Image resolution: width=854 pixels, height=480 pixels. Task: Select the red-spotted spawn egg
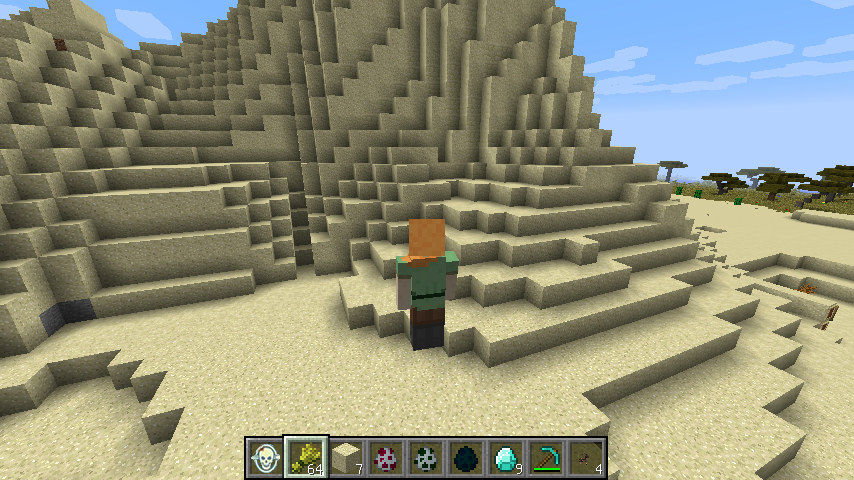386,458
